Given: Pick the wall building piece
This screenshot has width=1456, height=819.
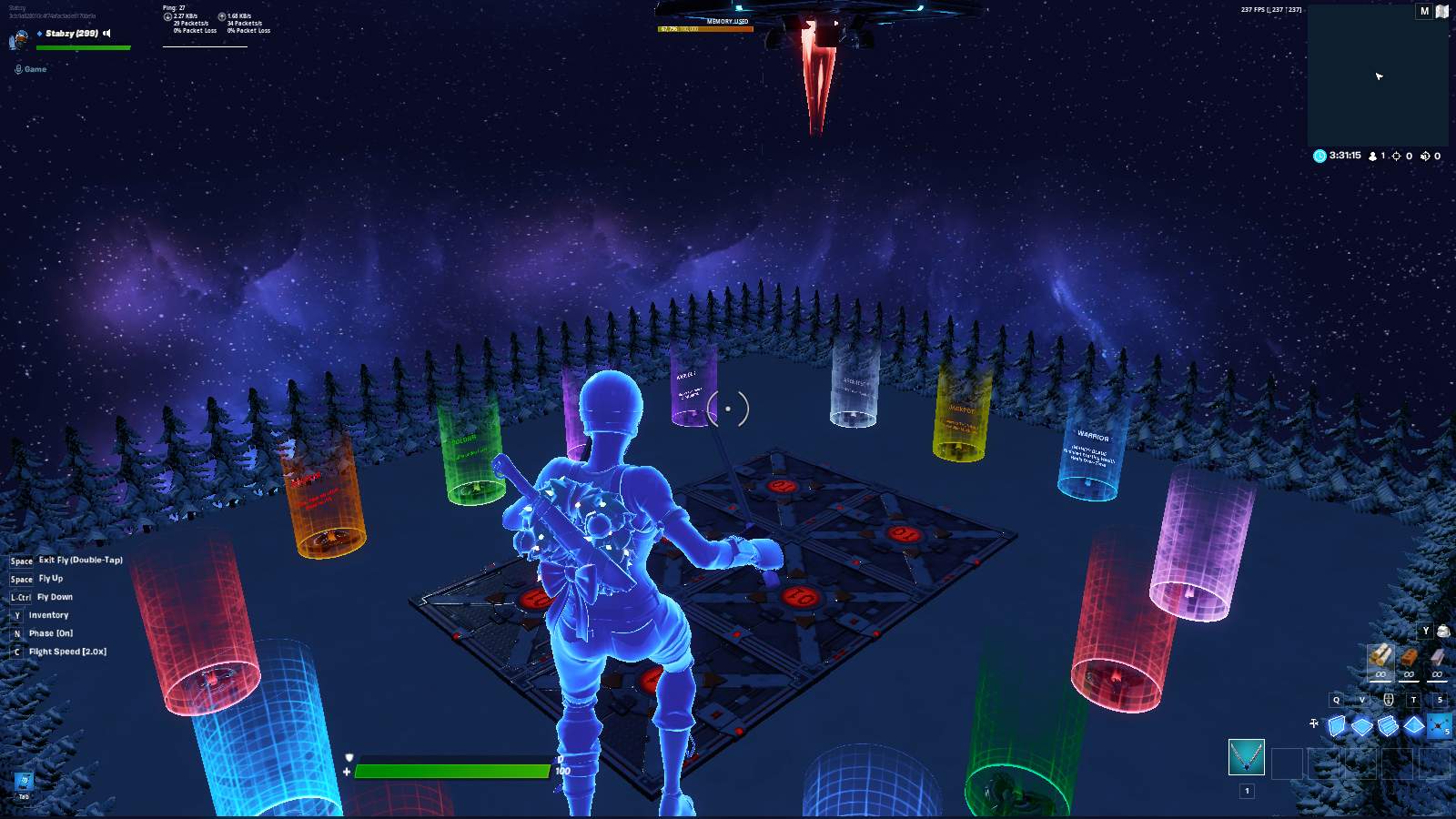Looking at the screenshot, I should click(1336, 725).
